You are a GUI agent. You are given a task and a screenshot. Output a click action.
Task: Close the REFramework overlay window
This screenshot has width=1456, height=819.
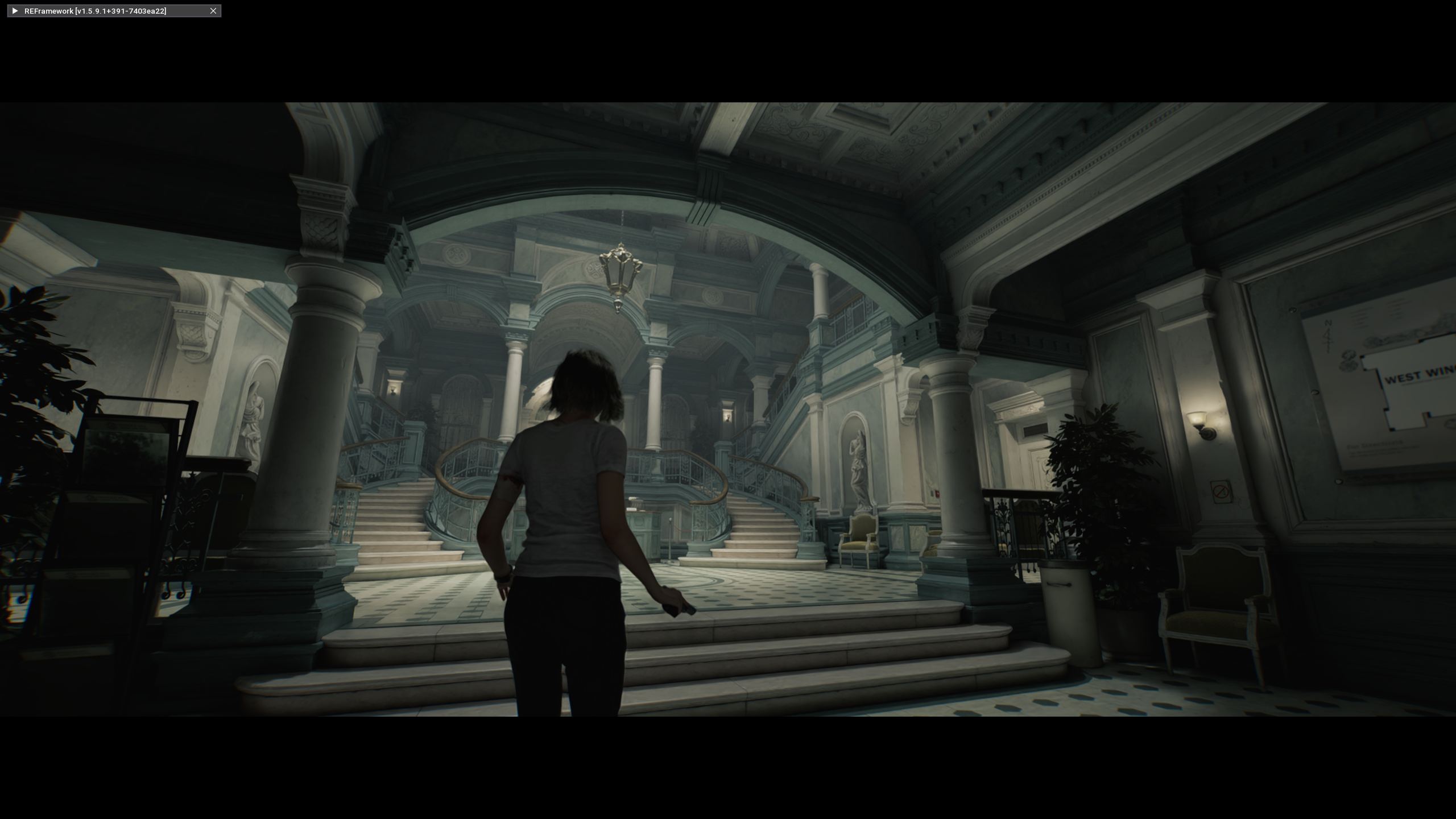(x=213, y=11)
